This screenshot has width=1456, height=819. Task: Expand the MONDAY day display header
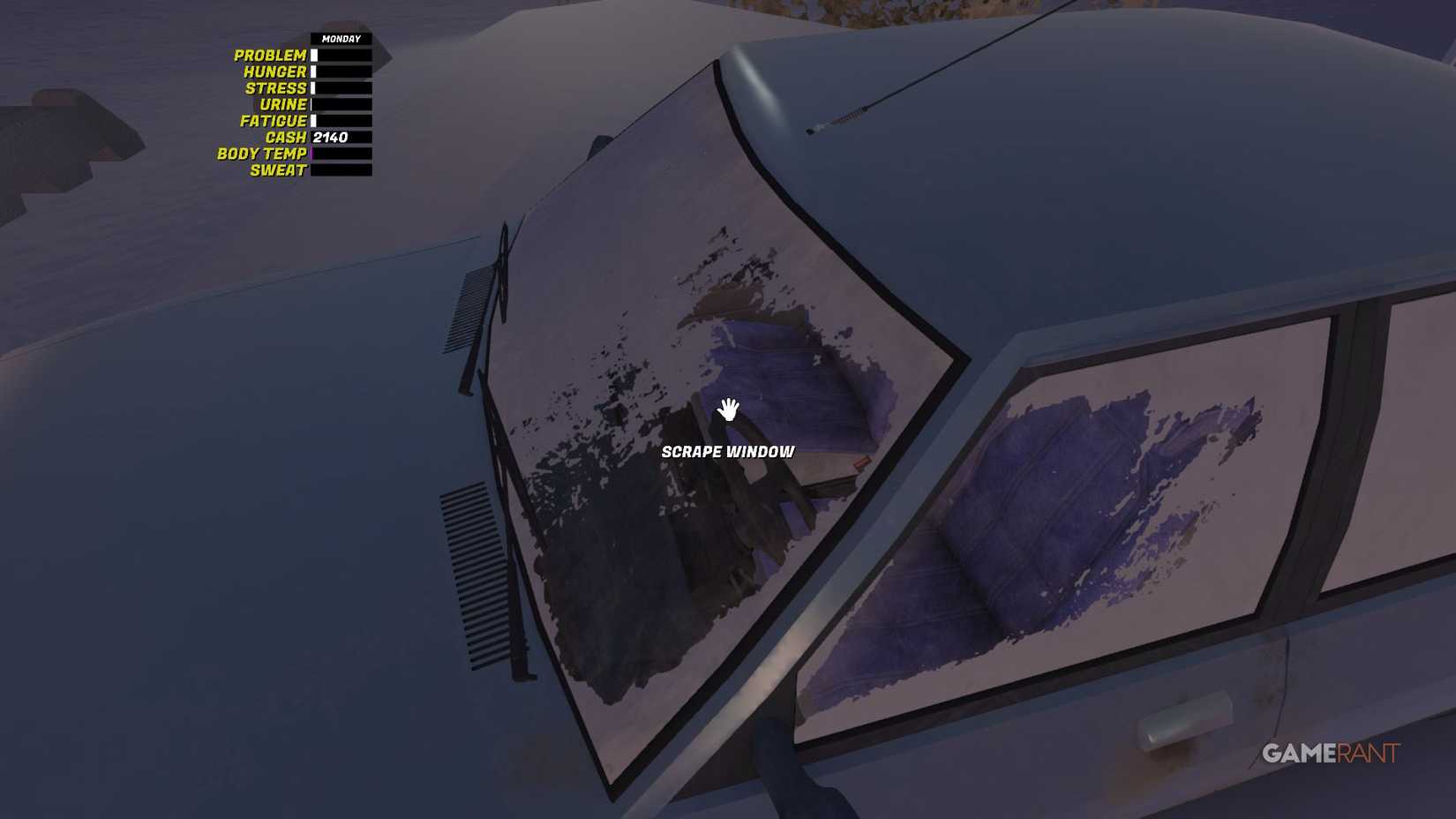point(340,39)
